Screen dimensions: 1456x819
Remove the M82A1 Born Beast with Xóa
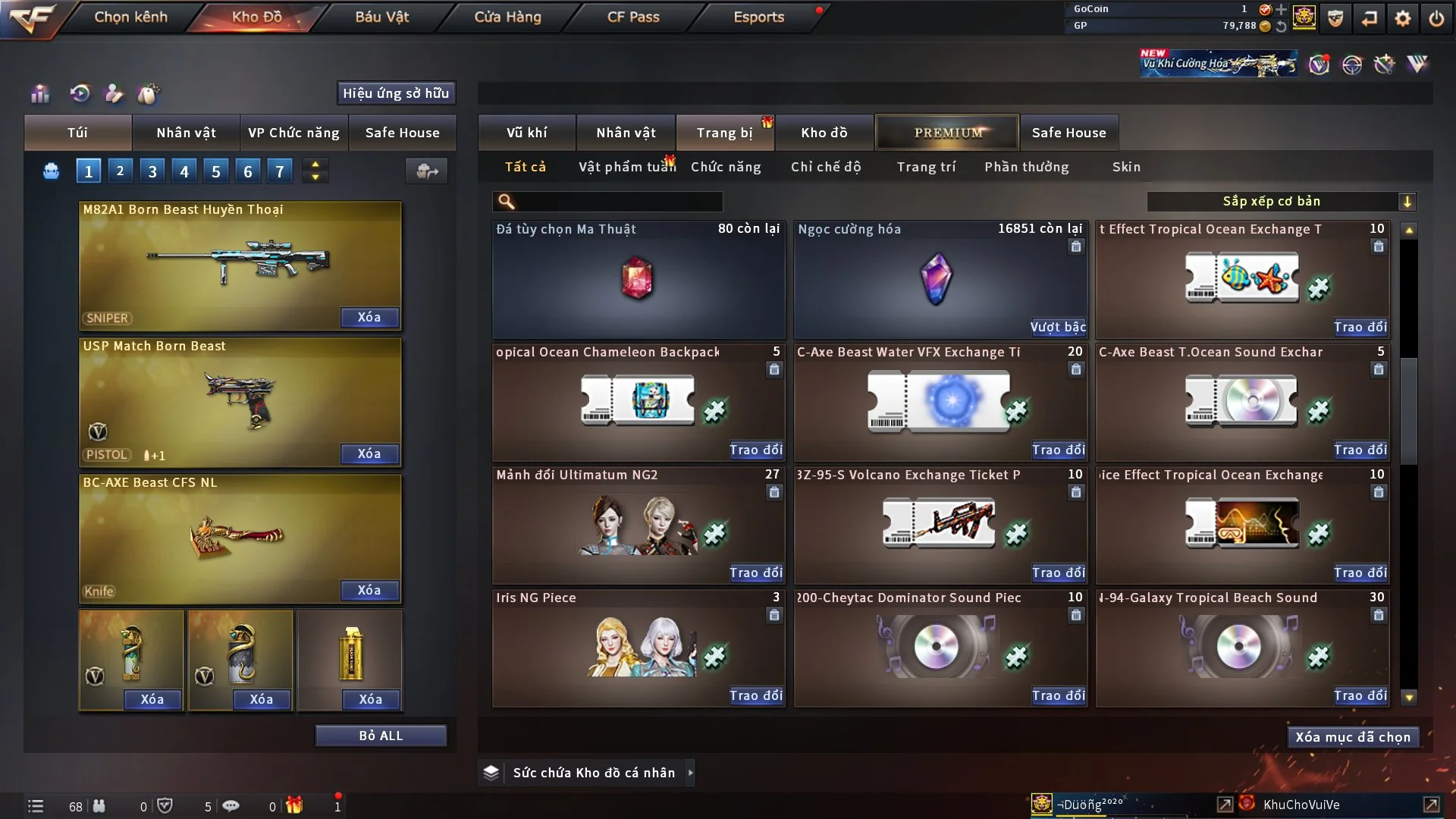(x=369, y=318)
